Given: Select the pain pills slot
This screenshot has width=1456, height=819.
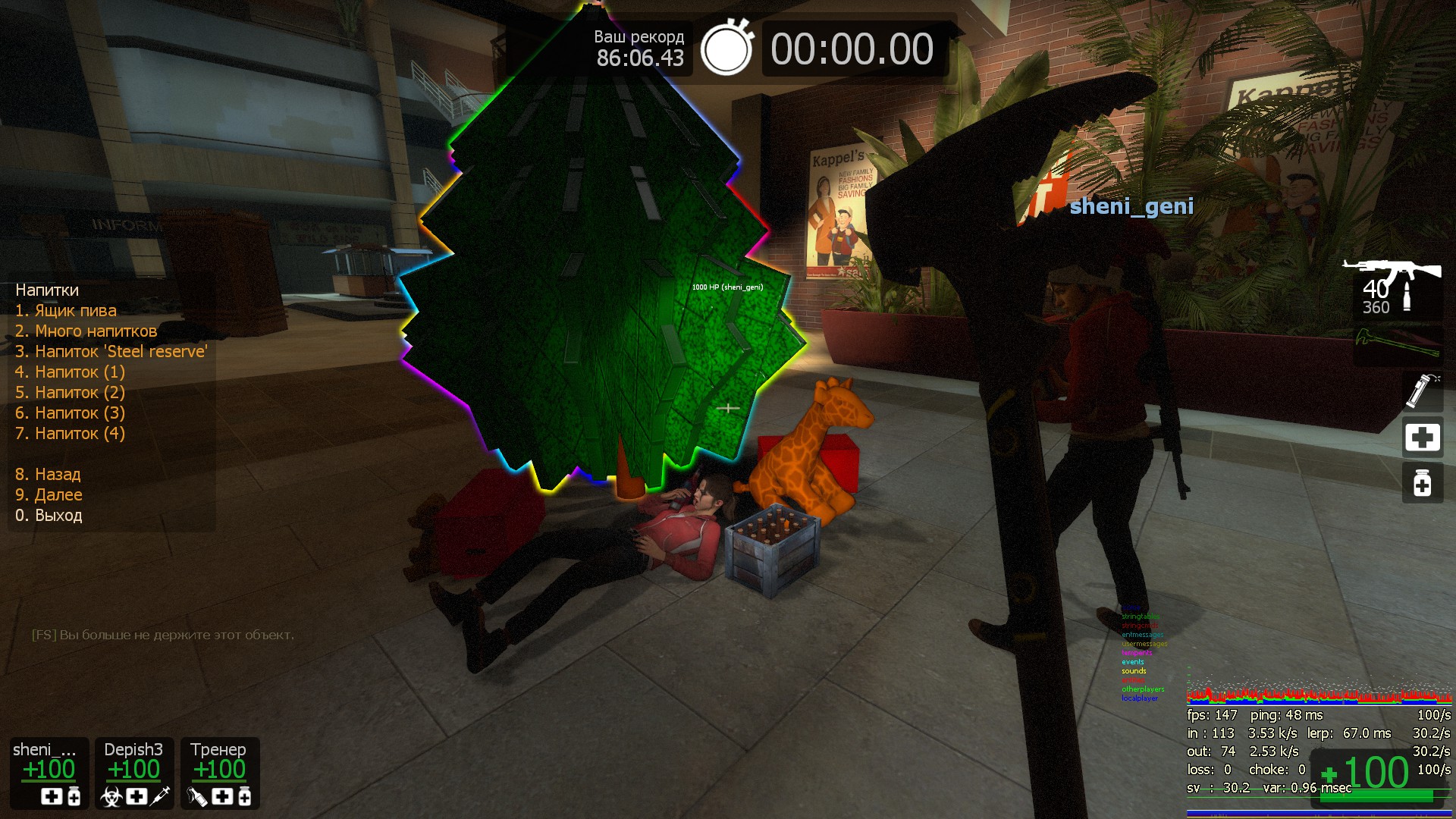Looking at the screenshot, I should [1422, 483].
